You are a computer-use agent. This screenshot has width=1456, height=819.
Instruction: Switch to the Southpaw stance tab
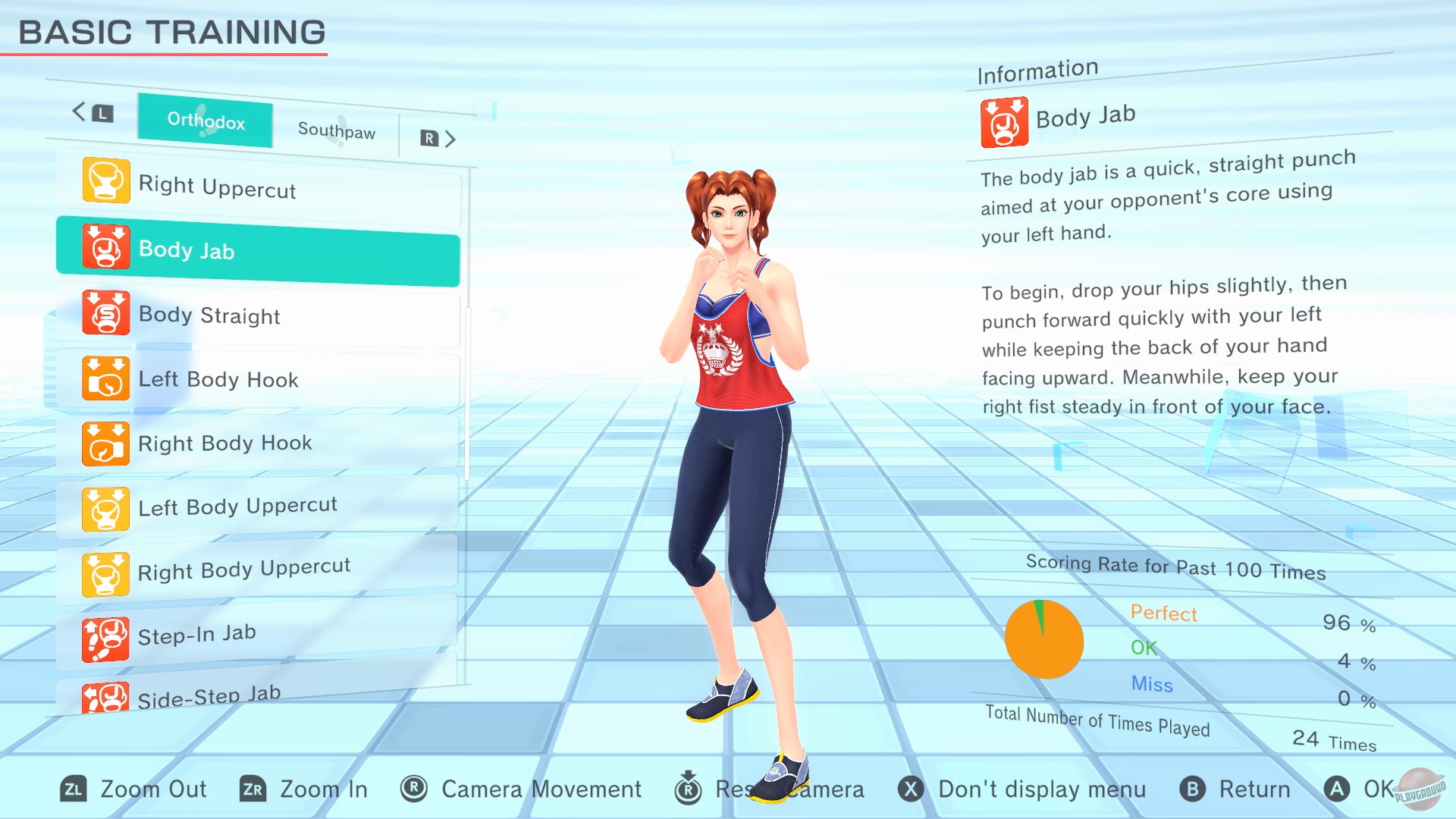(x=336, y=130)
